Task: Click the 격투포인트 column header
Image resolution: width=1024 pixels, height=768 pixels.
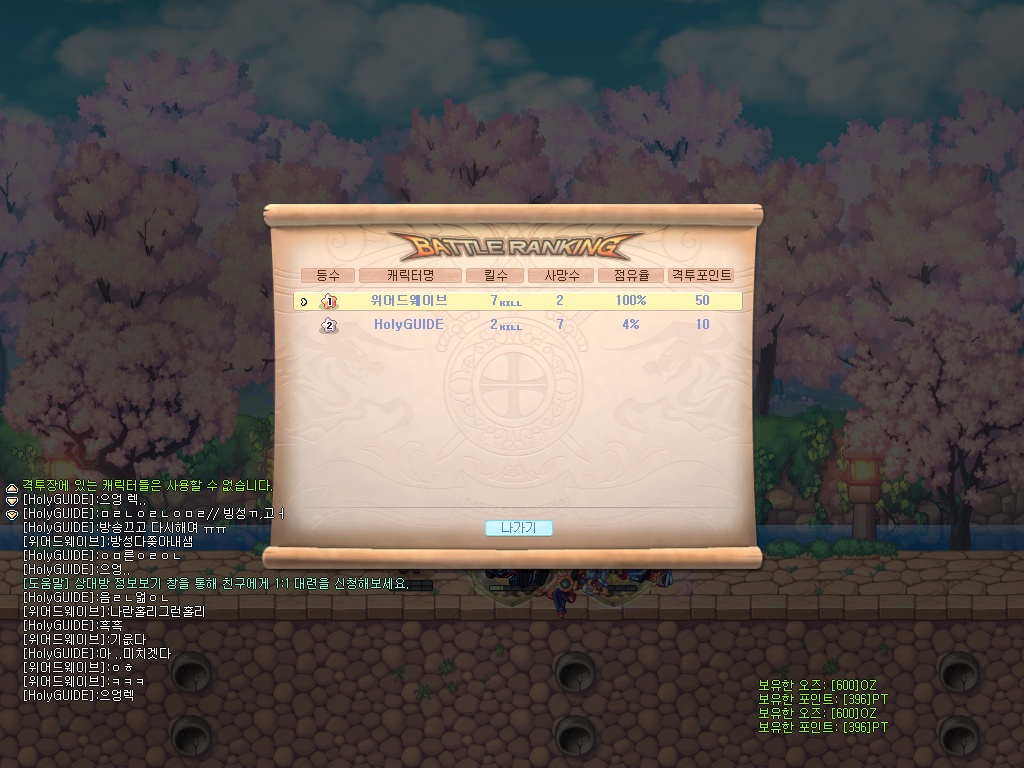Action: pos(701,275)
